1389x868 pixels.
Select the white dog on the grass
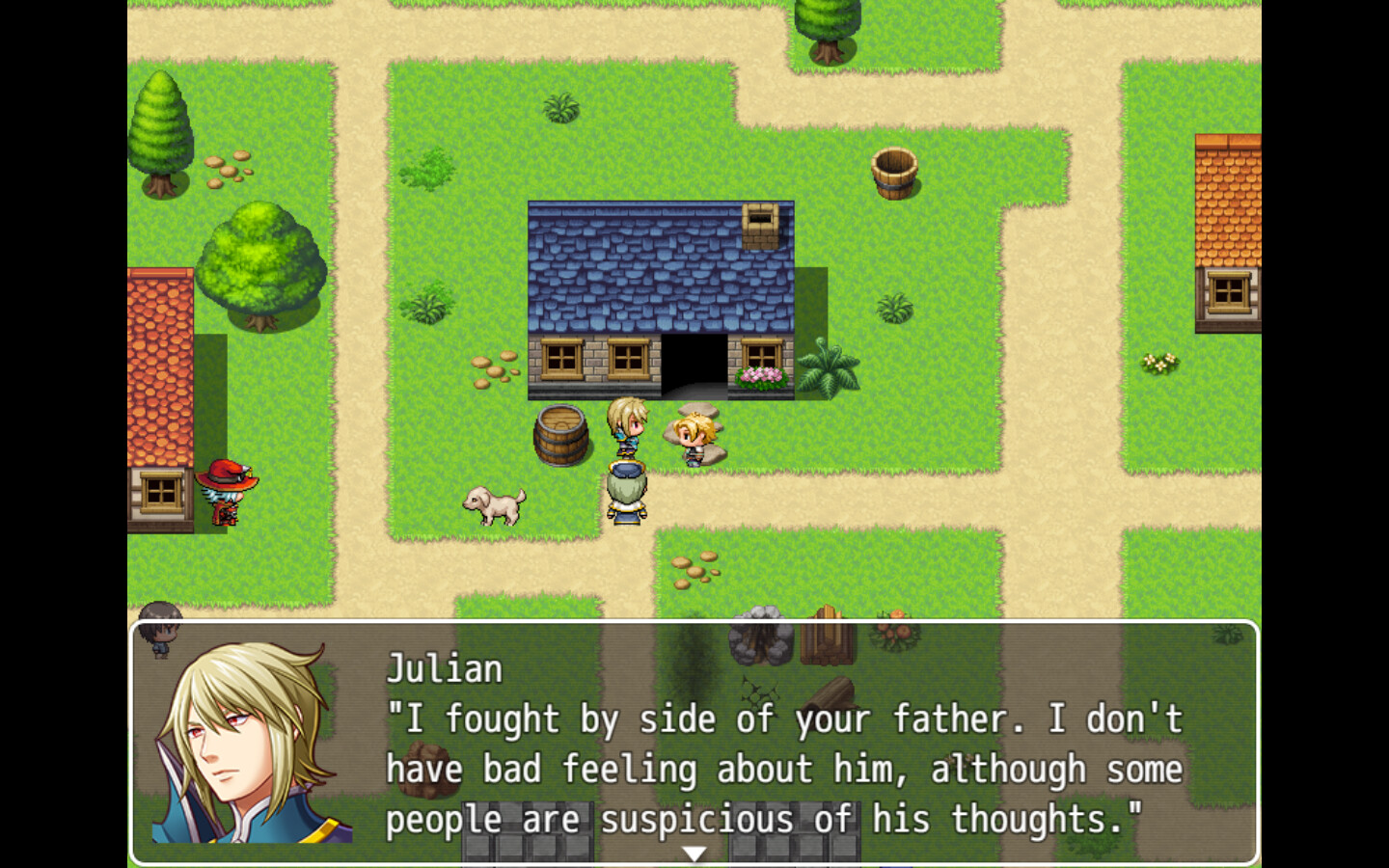(x=494, y=506)
